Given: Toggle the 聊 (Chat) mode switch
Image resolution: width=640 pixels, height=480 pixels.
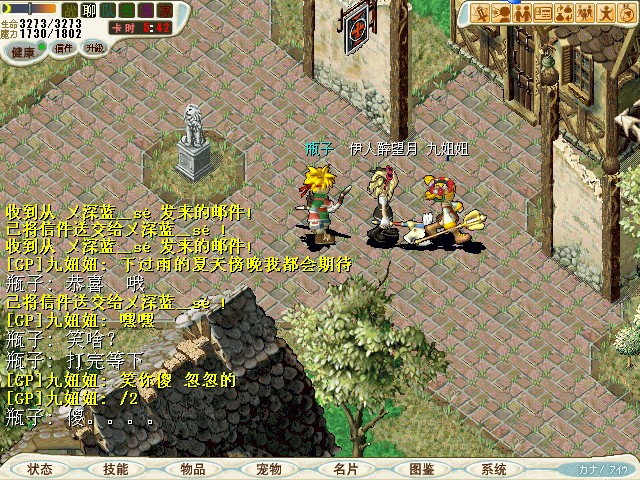Looking at the screenshot, I should [87, 10].
